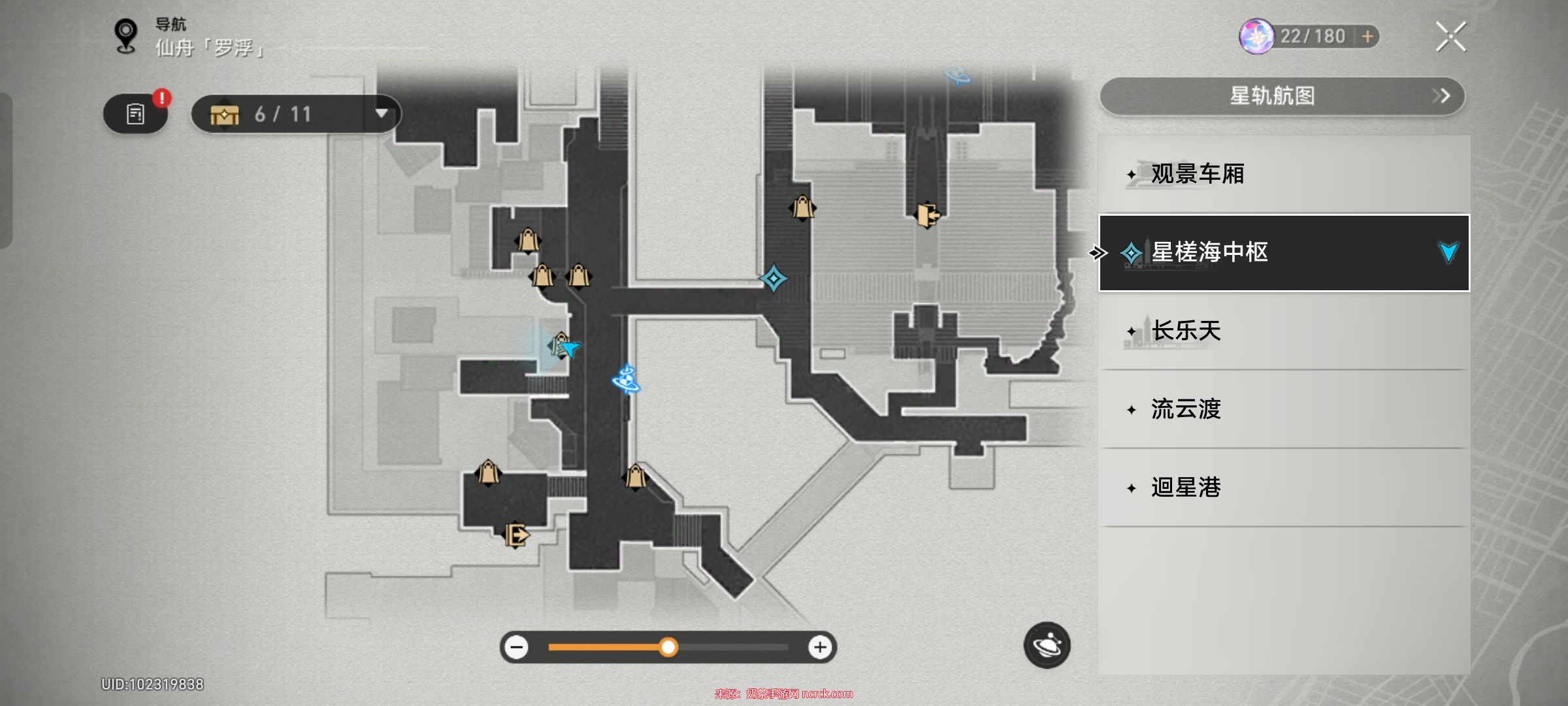The width and height of the screenshot is (1568, 706).
Task: Click the exit door marker in the theater
Action: point(927,214)
